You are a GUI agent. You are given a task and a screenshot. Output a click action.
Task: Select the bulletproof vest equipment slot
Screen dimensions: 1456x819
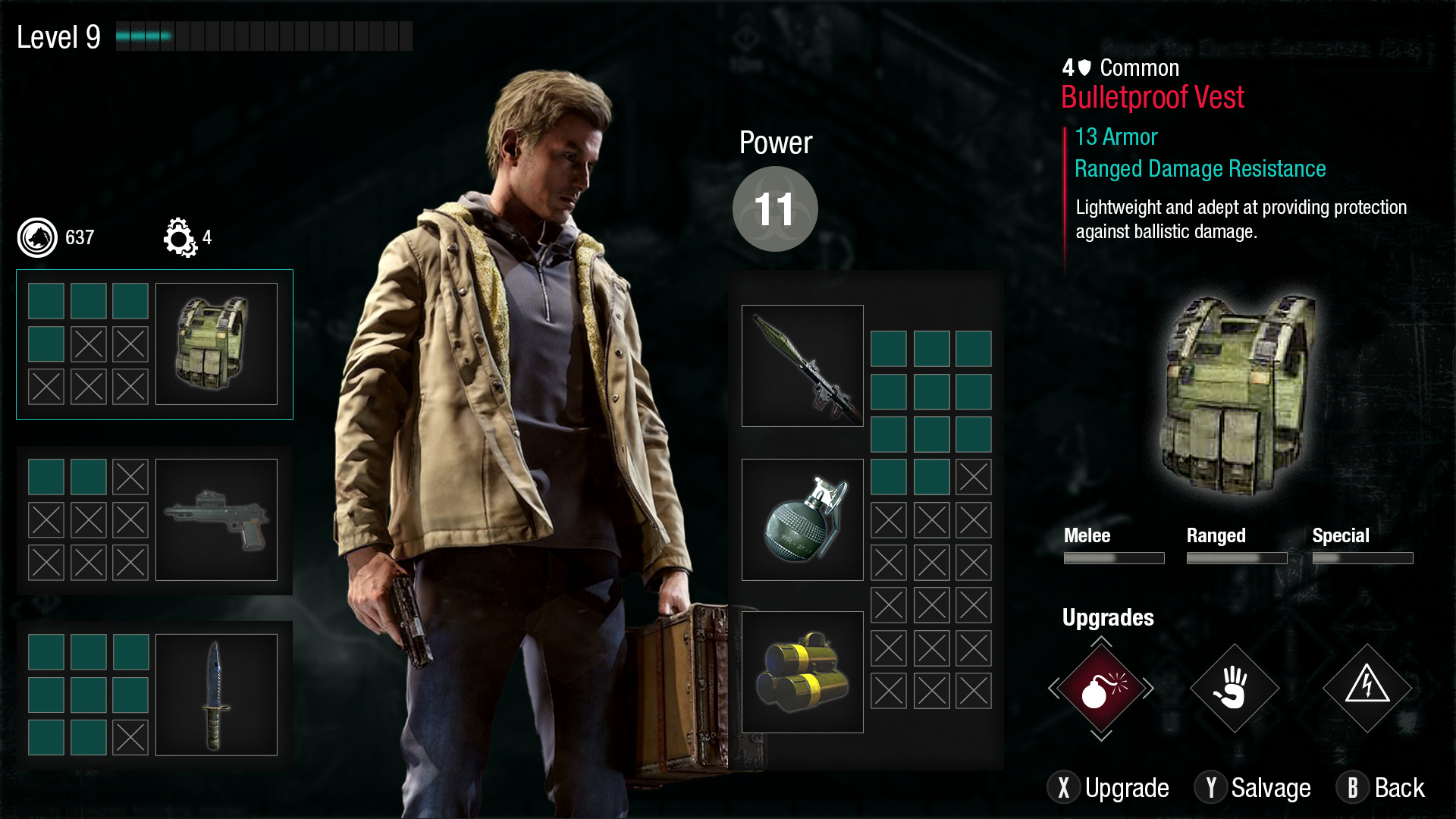(x=216, y=344)
